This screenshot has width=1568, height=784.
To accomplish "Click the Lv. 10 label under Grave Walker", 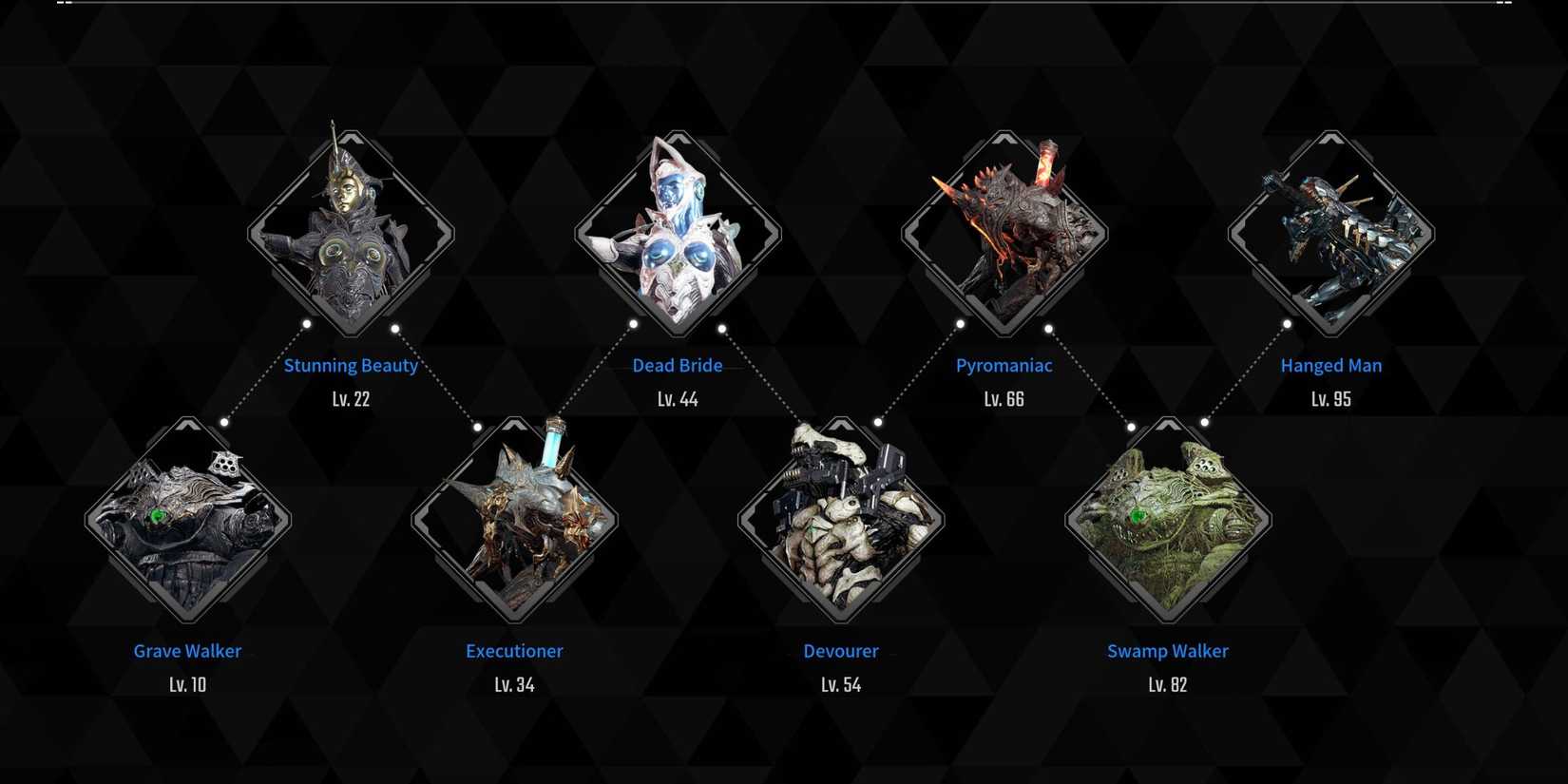I will [186, 683].
